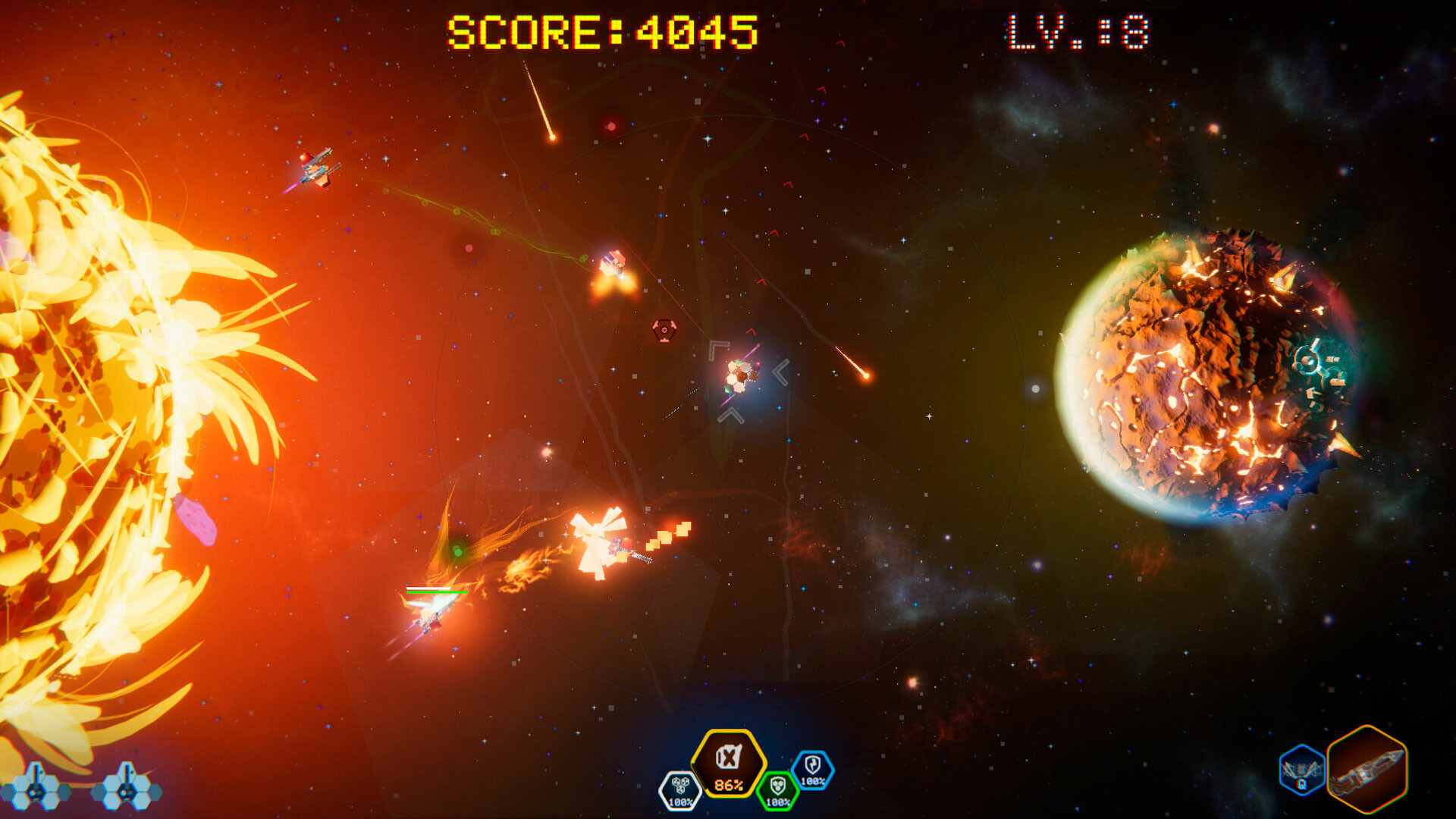This screenshot has height=819, width=1456.
Task: Activate the blue lightning shield icon
Action: click(813, 769)
